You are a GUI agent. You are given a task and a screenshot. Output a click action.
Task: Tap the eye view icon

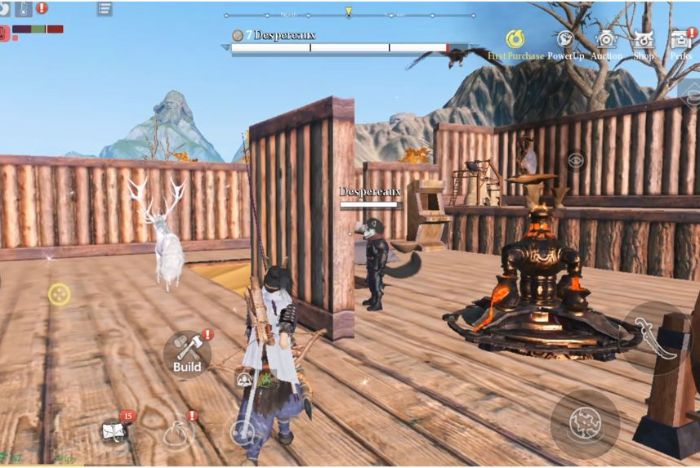point(575,159)
